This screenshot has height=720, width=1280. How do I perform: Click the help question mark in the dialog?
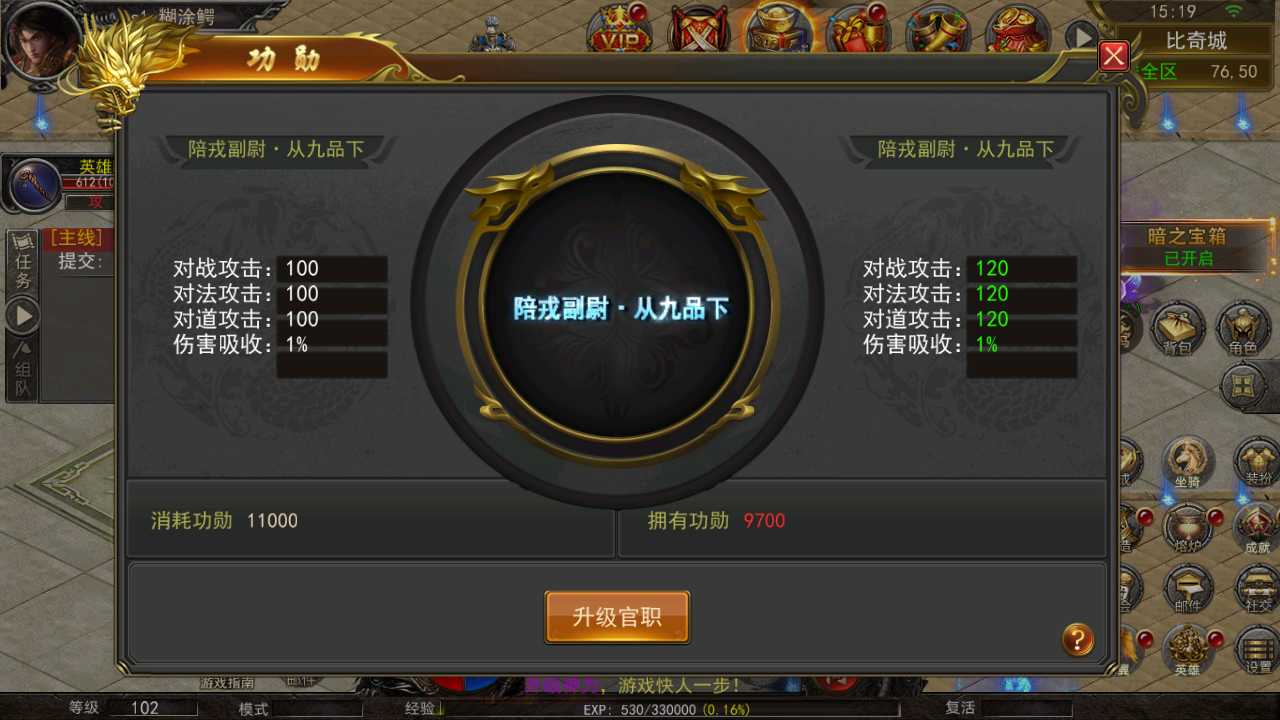[1077, 638]
